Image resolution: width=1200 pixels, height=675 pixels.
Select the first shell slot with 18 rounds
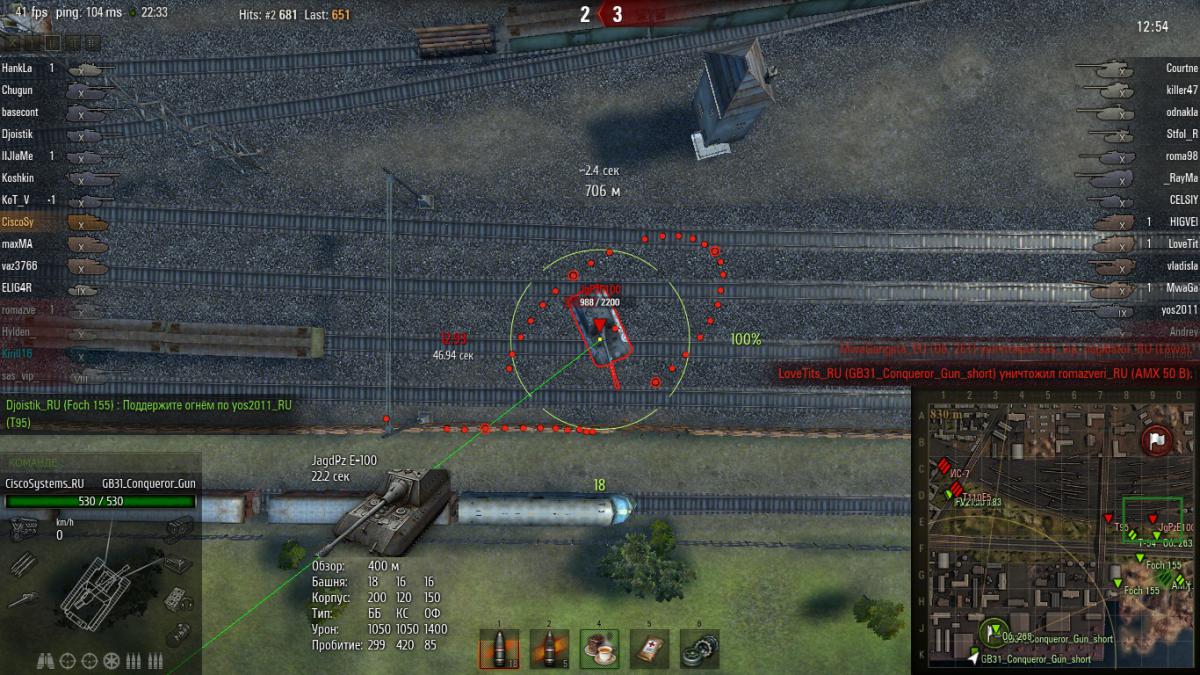tap(499, 648)
